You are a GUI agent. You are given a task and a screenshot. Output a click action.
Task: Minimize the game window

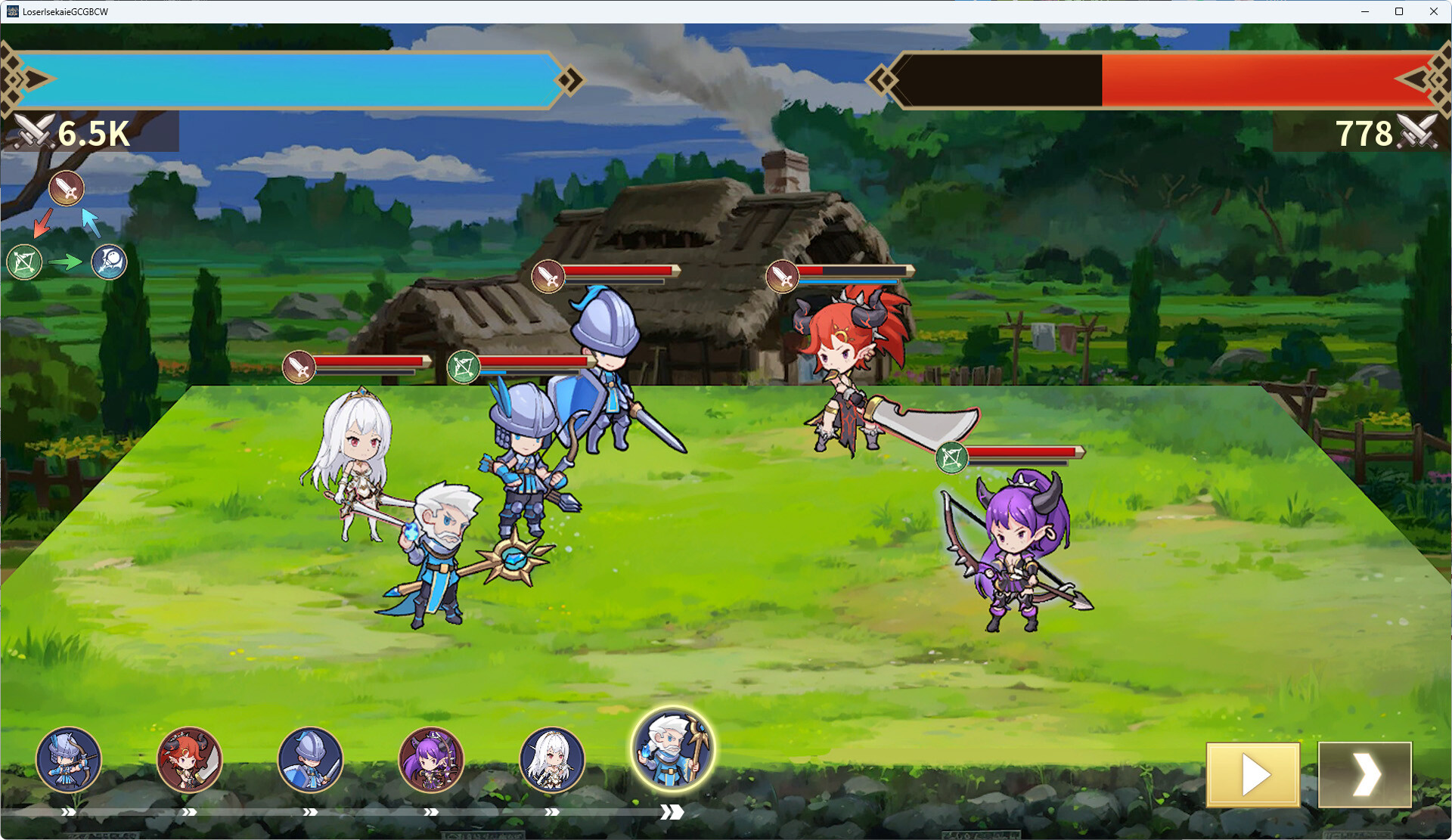click(1365, 11)
